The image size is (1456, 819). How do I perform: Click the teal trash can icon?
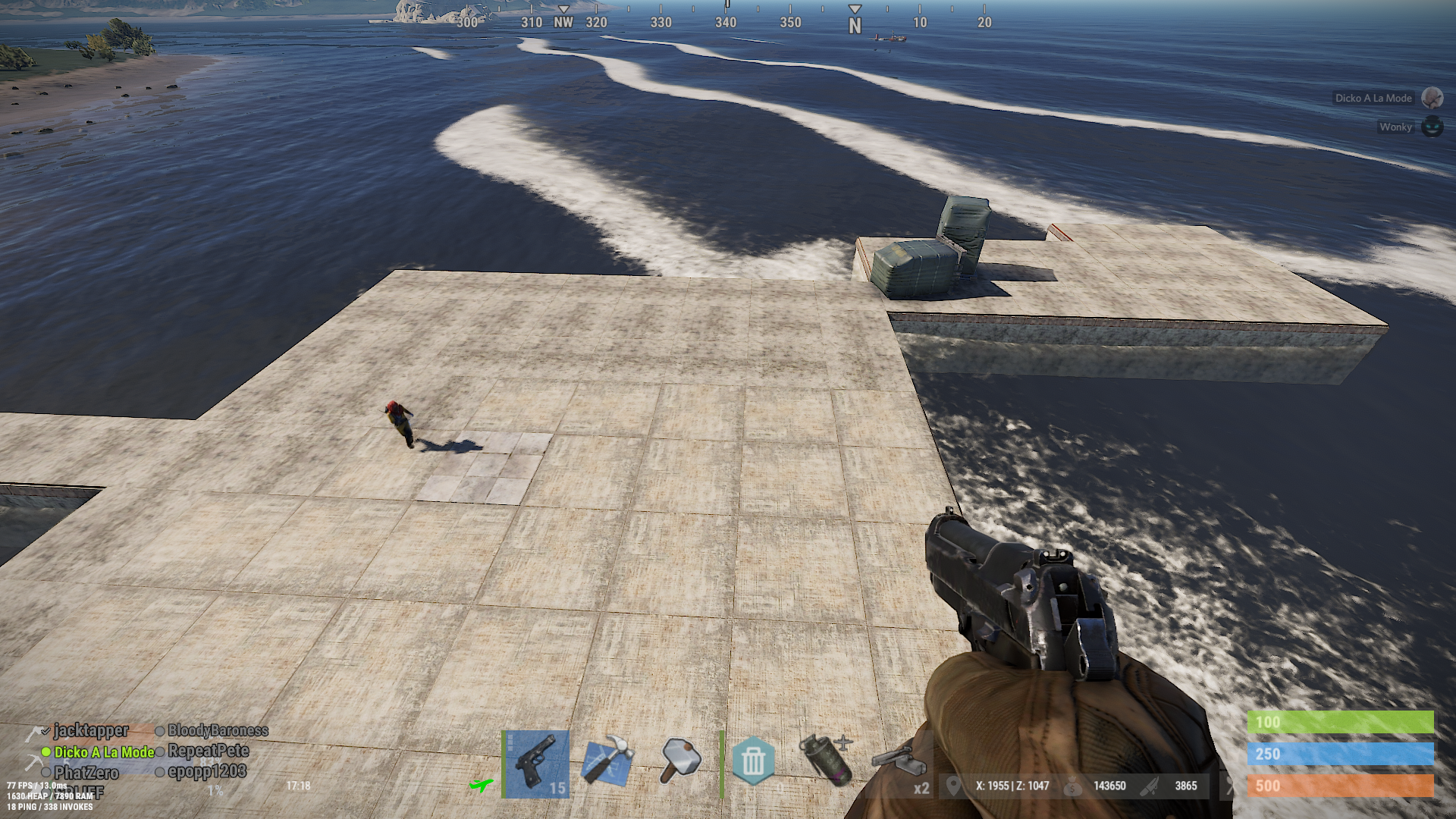coord(753,761)
